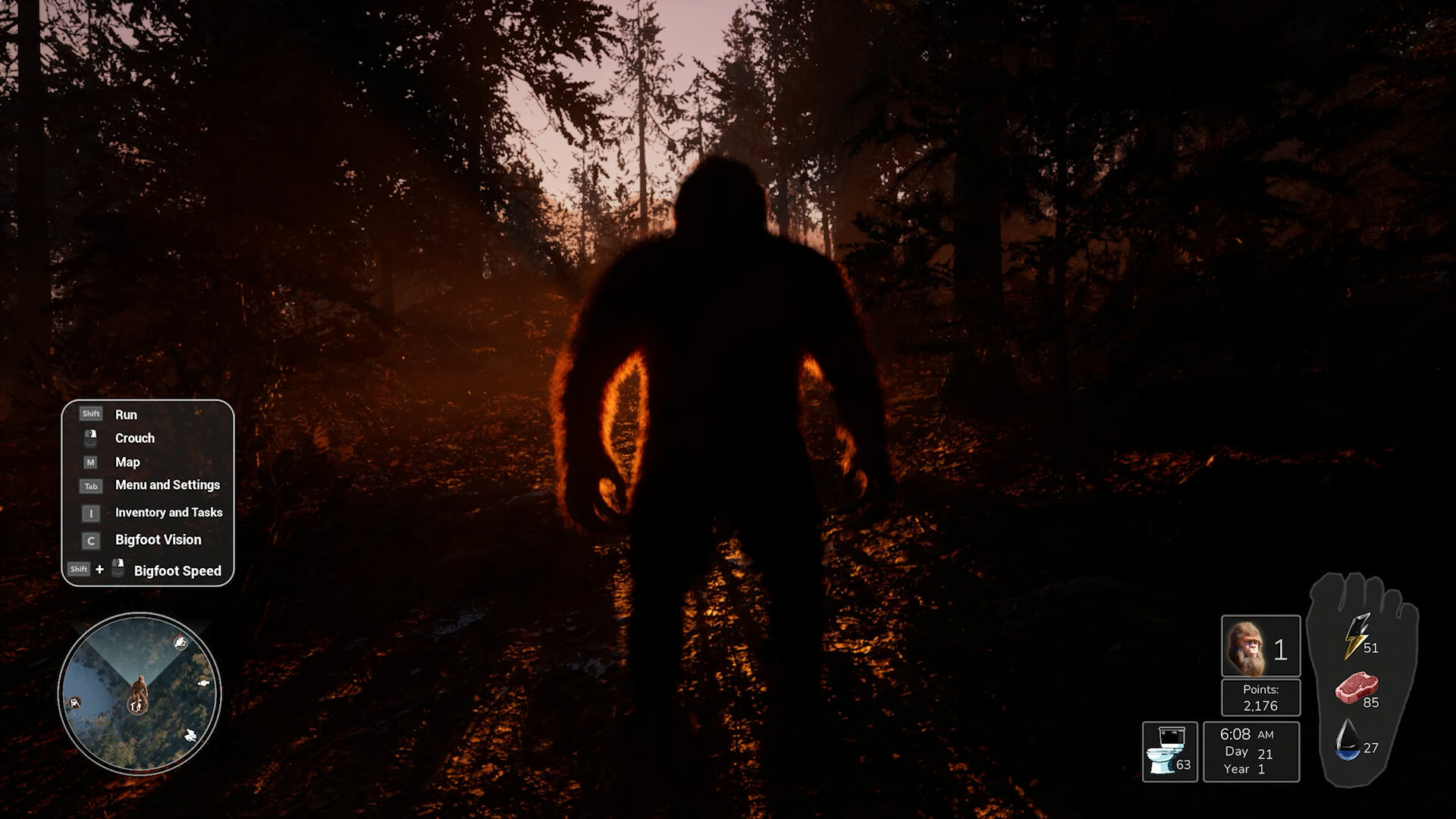1456x819 pixels.
Task: Click the Points: 2,176 score box
Action: pos(1260,697)
